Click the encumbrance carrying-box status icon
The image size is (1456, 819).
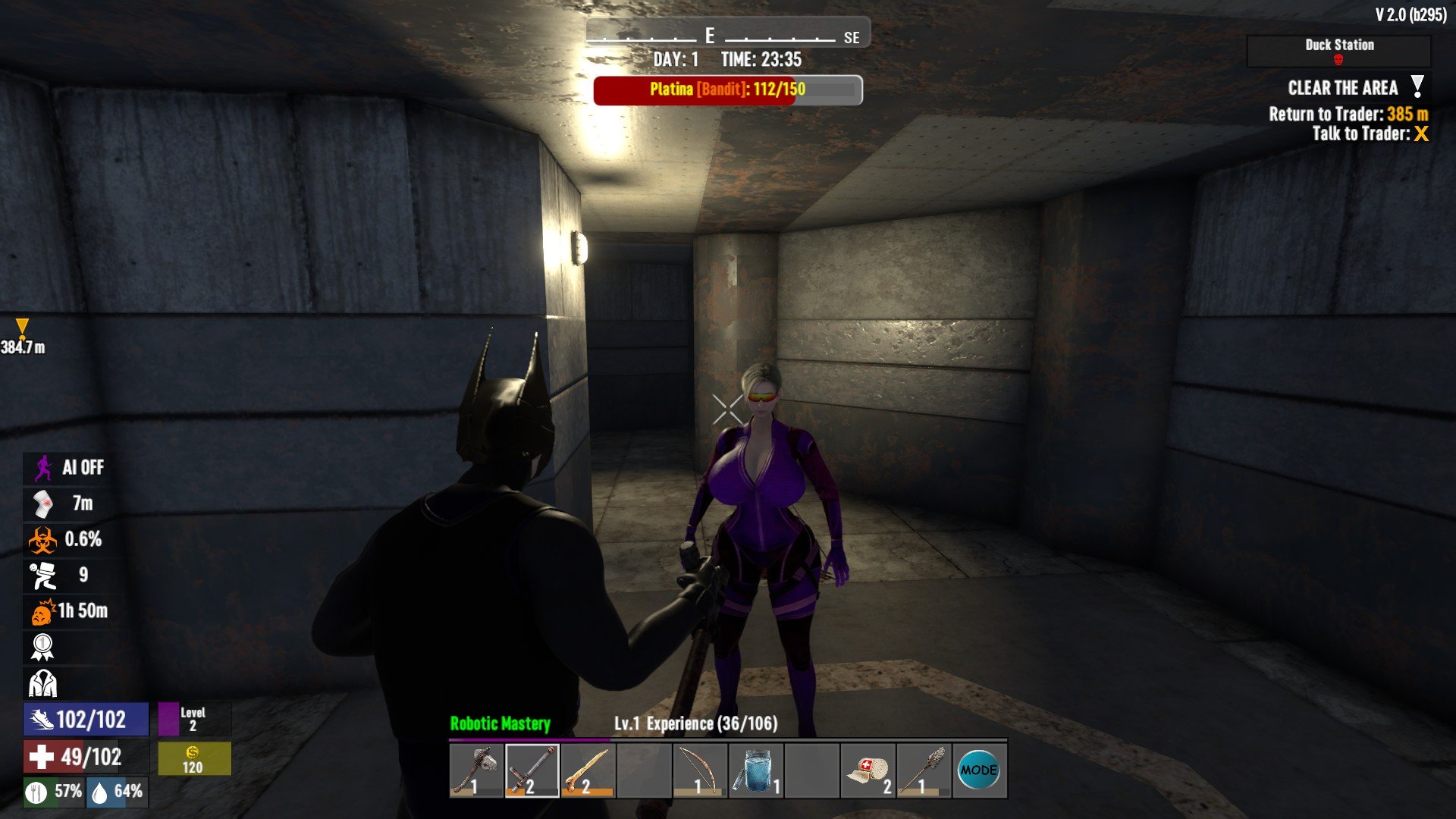(43, 576)
